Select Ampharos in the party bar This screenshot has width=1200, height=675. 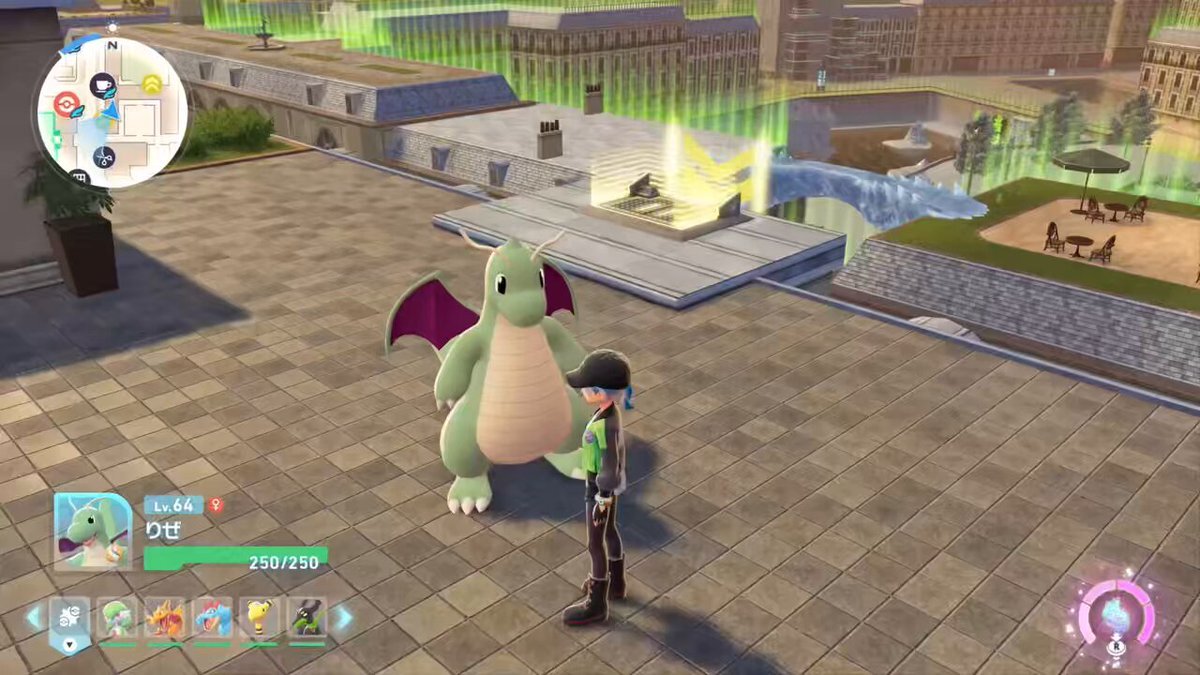[260, 619]
